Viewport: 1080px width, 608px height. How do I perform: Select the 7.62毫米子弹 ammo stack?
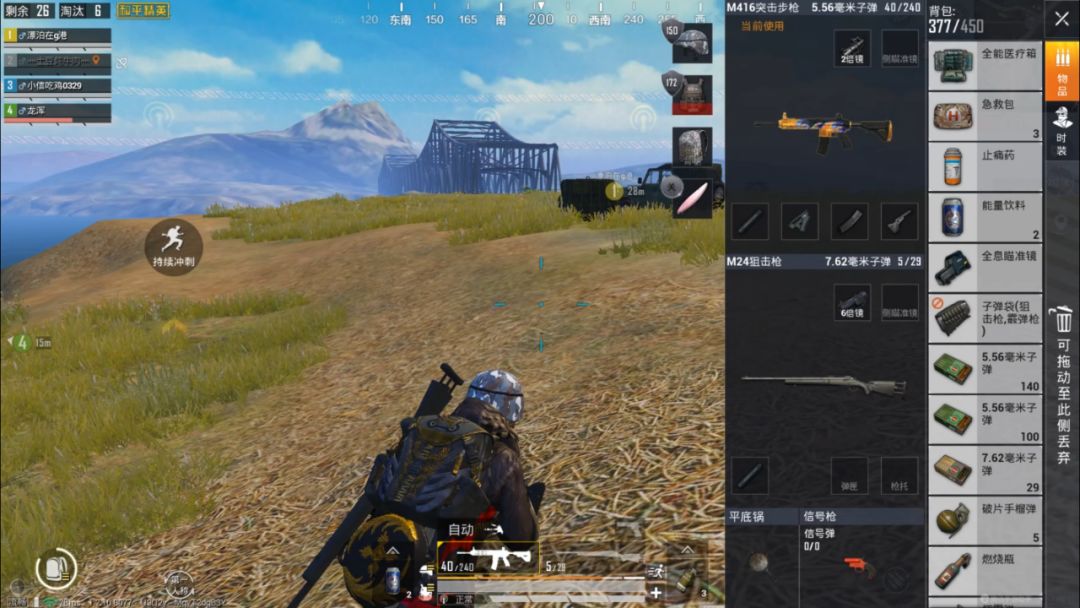[x=985, y=470]
